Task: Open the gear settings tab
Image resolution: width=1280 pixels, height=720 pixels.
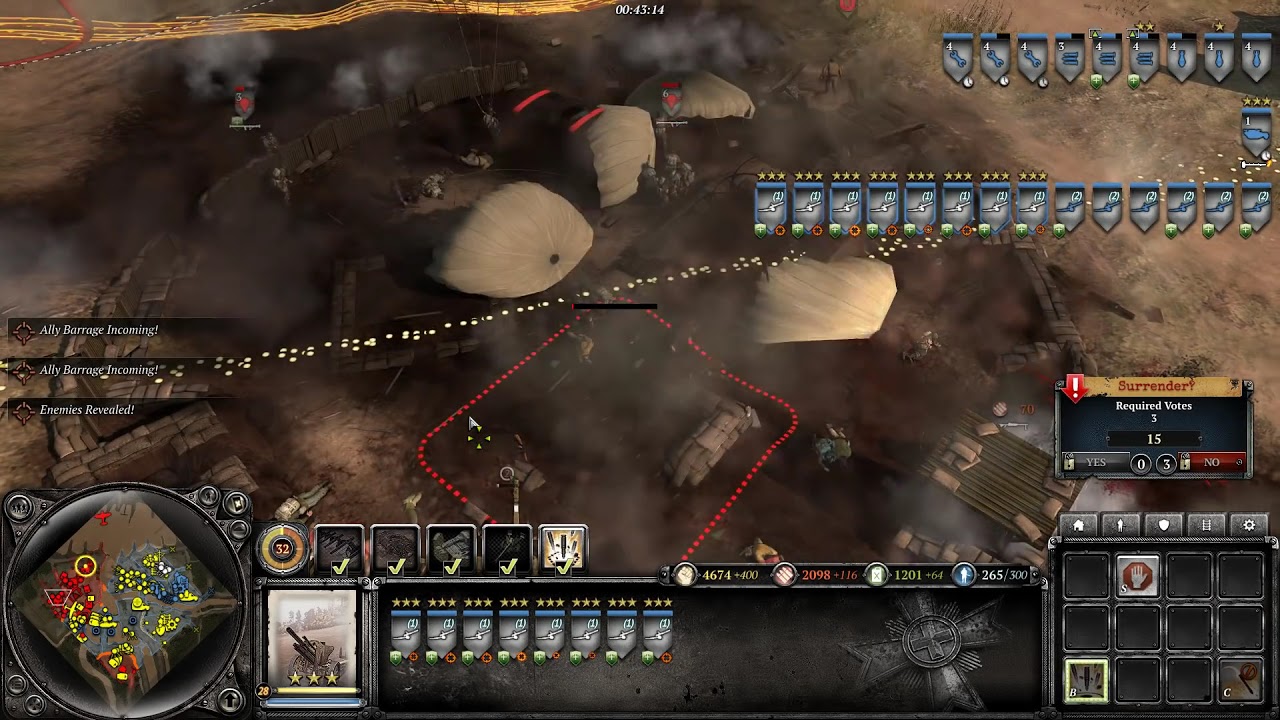Action: [x=1249, y=525]
